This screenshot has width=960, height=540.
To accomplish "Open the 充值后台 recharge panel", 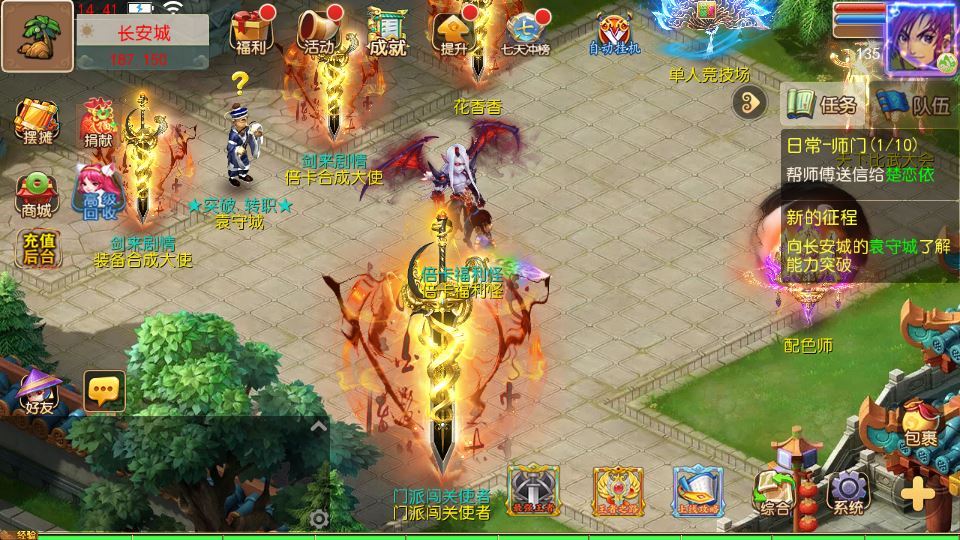I will [37, 249].
